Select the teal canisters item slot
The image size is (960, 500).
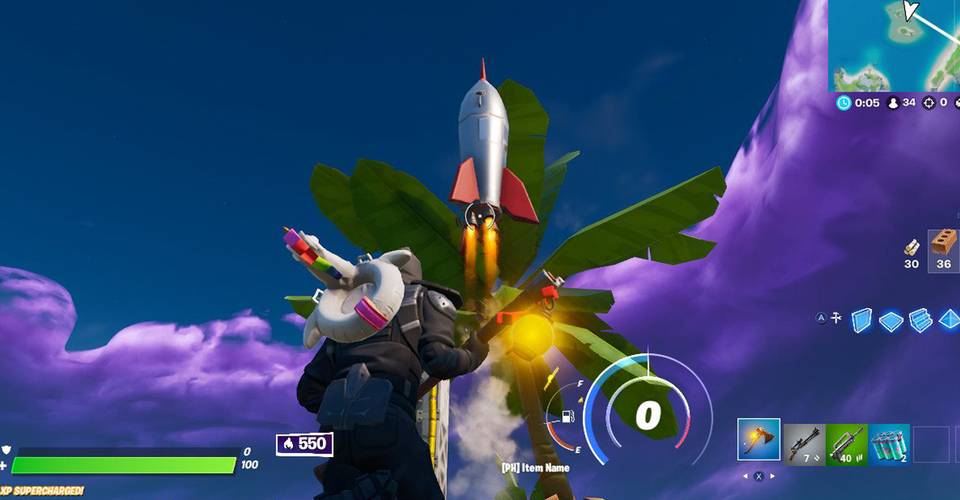click(x=889, y=442)
